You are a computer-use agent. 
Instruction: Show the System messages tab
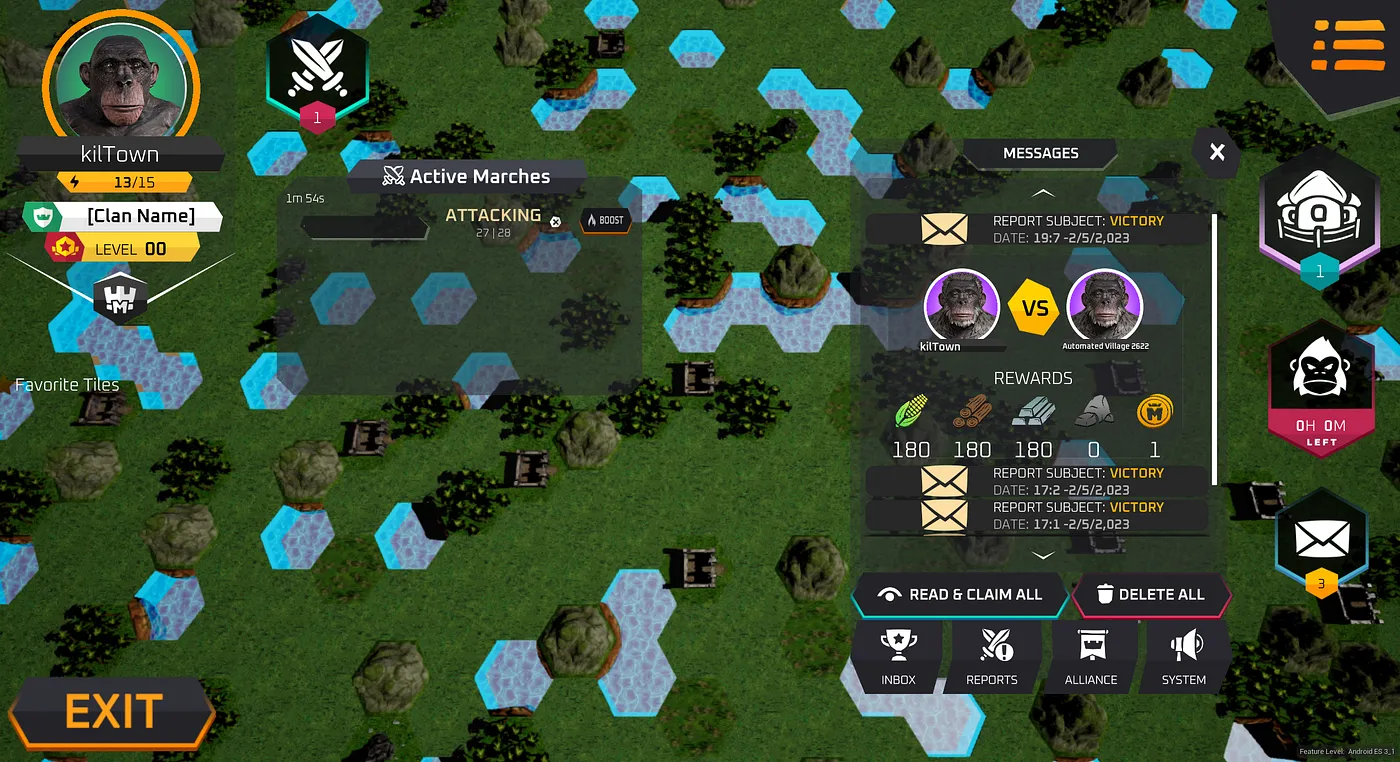1184,657
